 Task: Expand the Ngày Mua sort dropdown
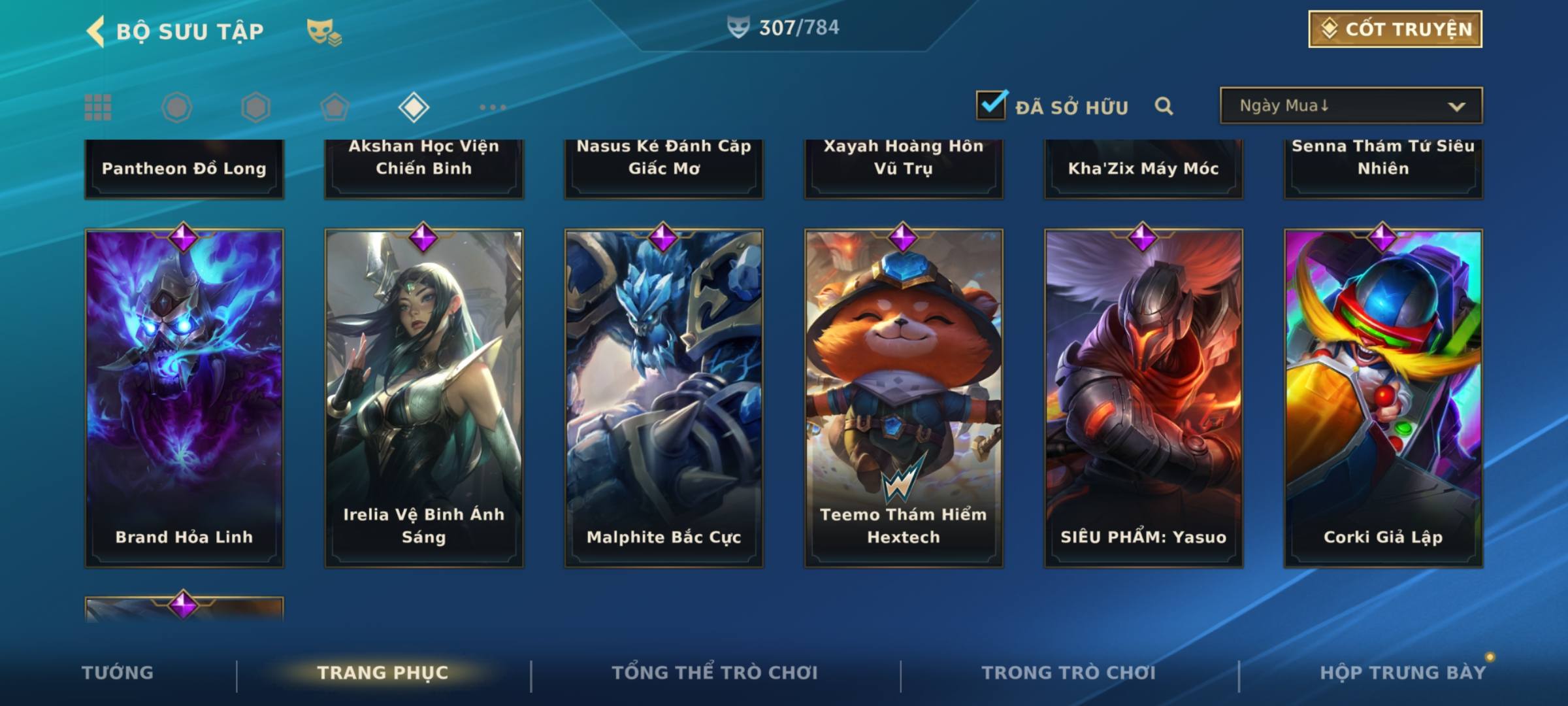pyautogui.click(x=1350, y=106)
